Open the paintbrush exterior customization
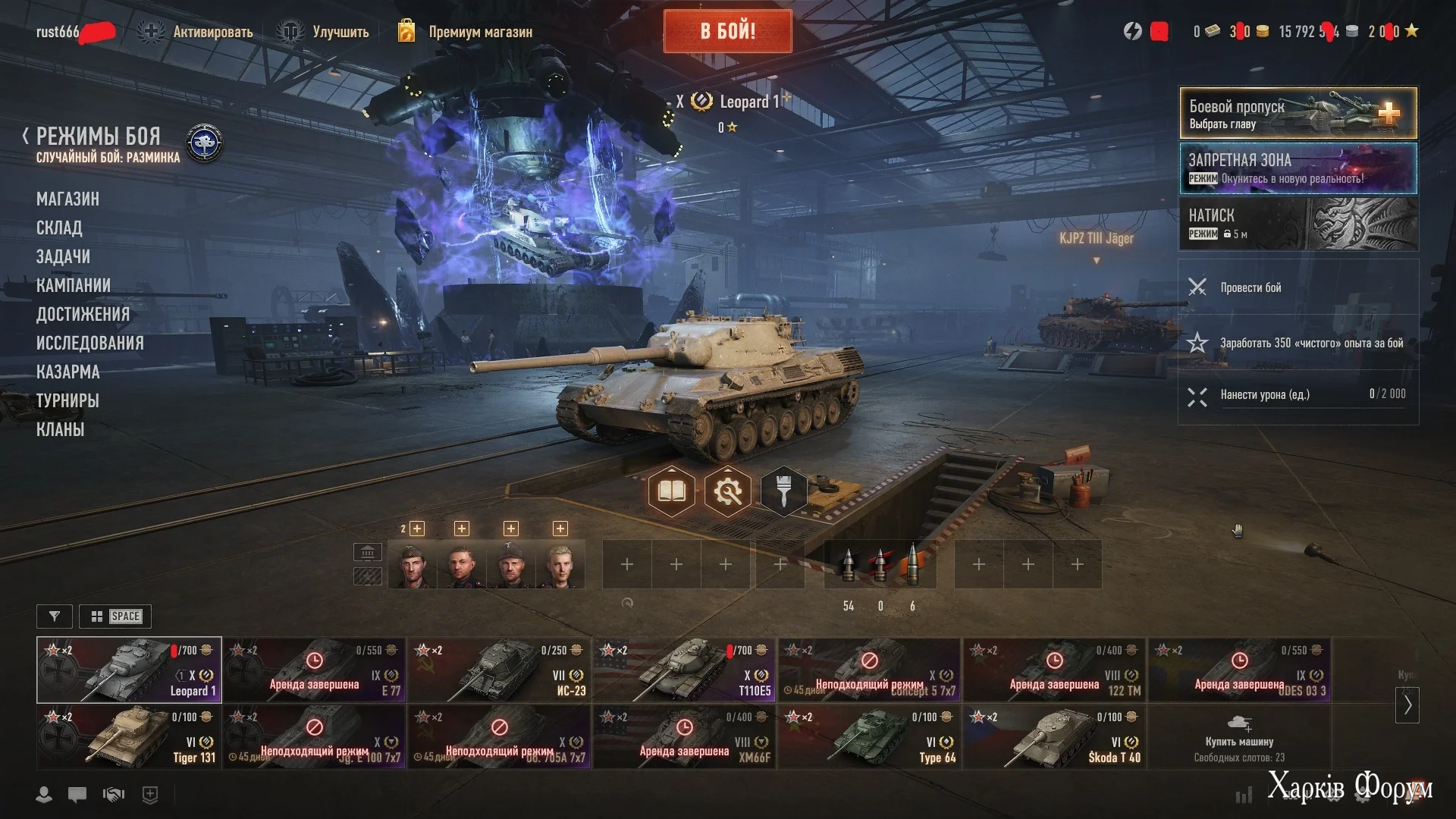This screenshot has width=1456, height=819. (x=784, y=491)
